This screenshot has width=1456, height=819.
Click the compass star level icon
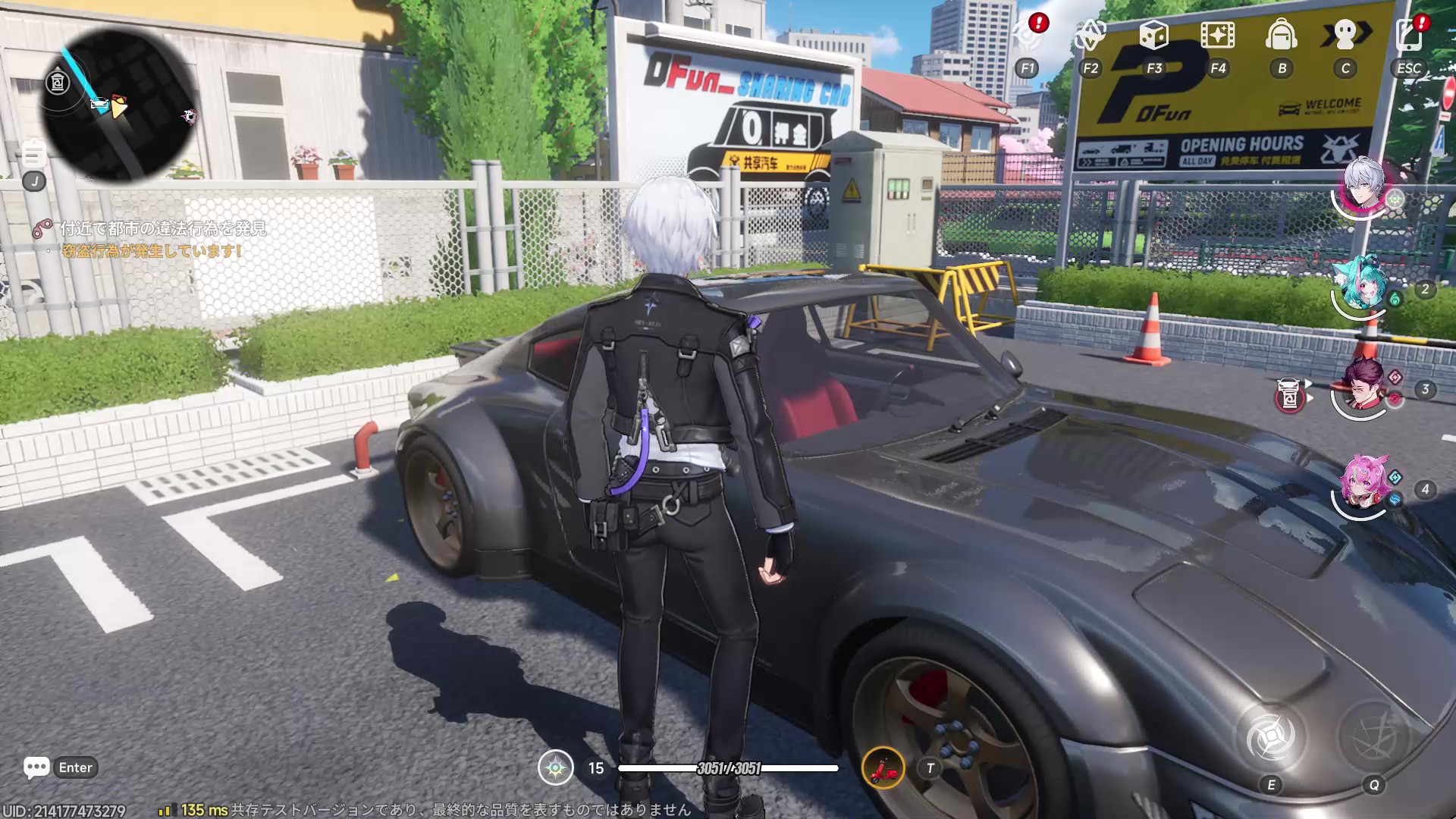tap(556, 768)
